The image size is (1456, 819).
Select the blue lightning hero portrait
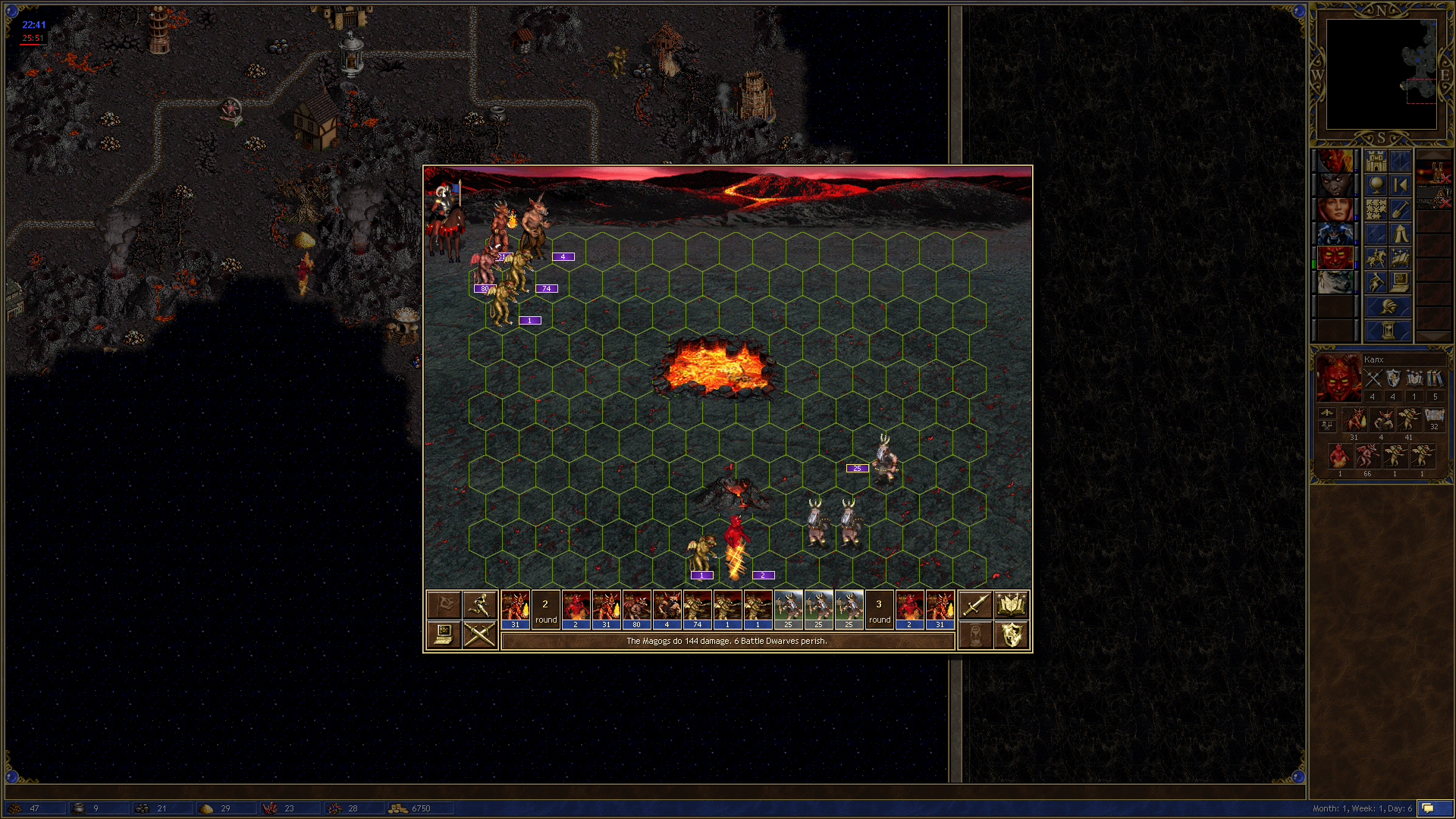[x=1335, y=234]
